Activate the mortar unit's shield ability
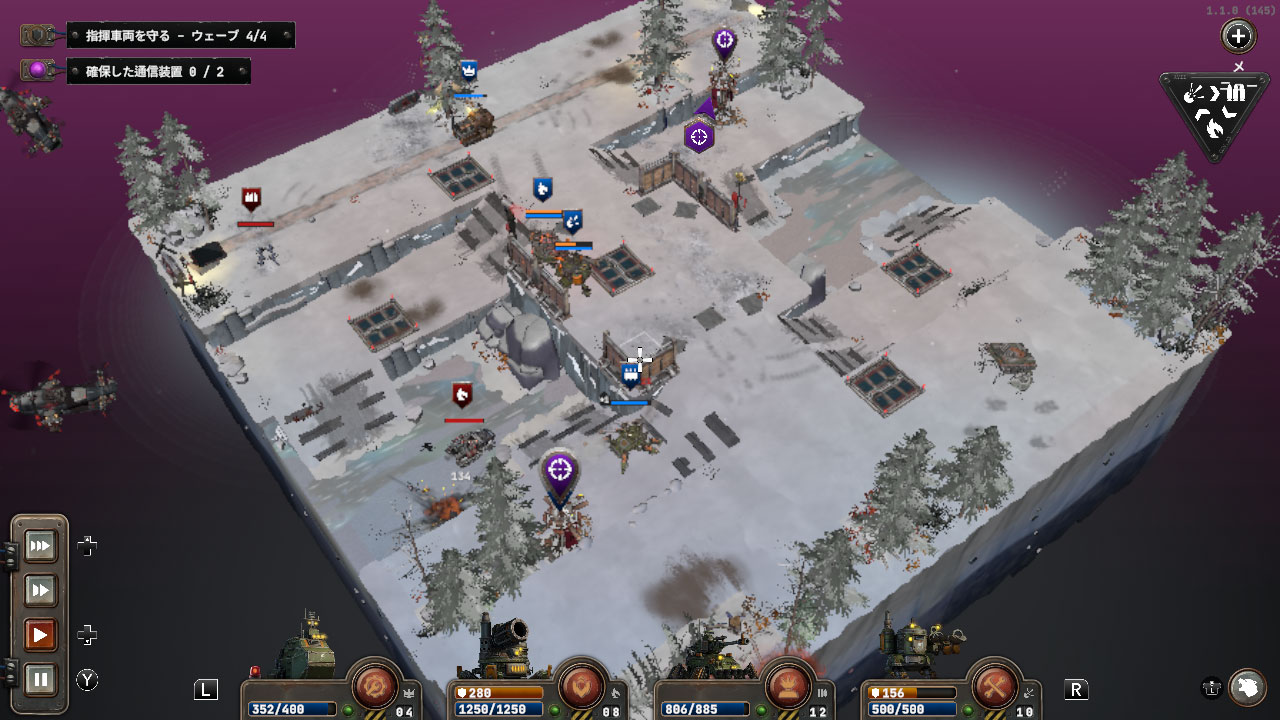1280x720 pixels. click(582, 686)
